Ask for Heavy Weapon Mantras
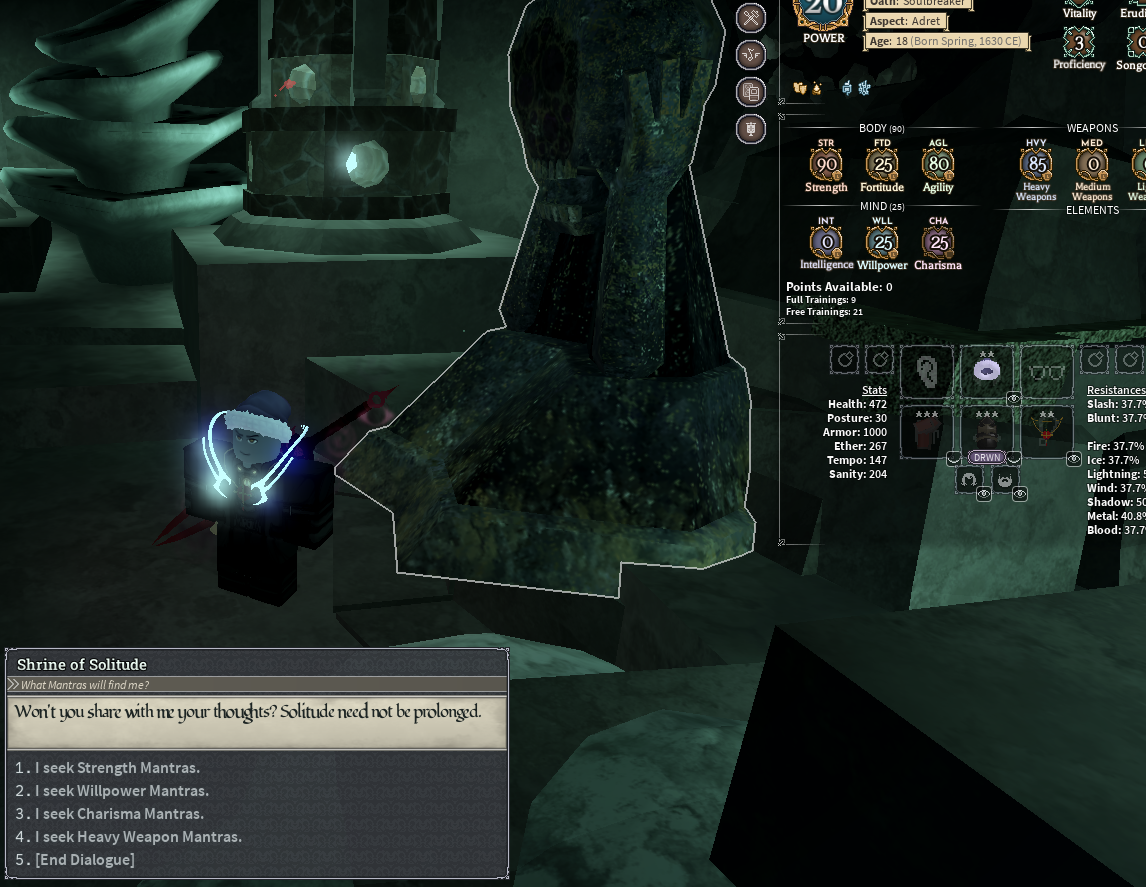This screenshot has height=887, width=1146. [138, 837]
